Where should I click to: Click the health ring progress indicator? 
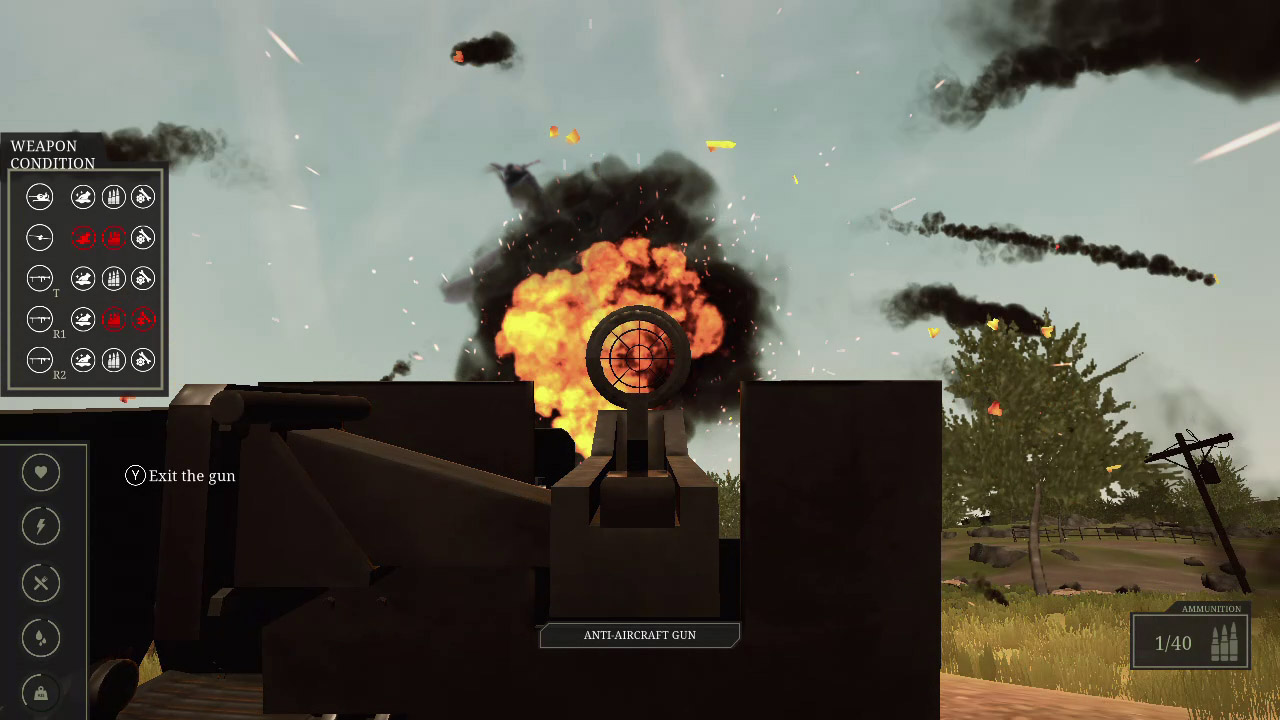click(40, 472)
